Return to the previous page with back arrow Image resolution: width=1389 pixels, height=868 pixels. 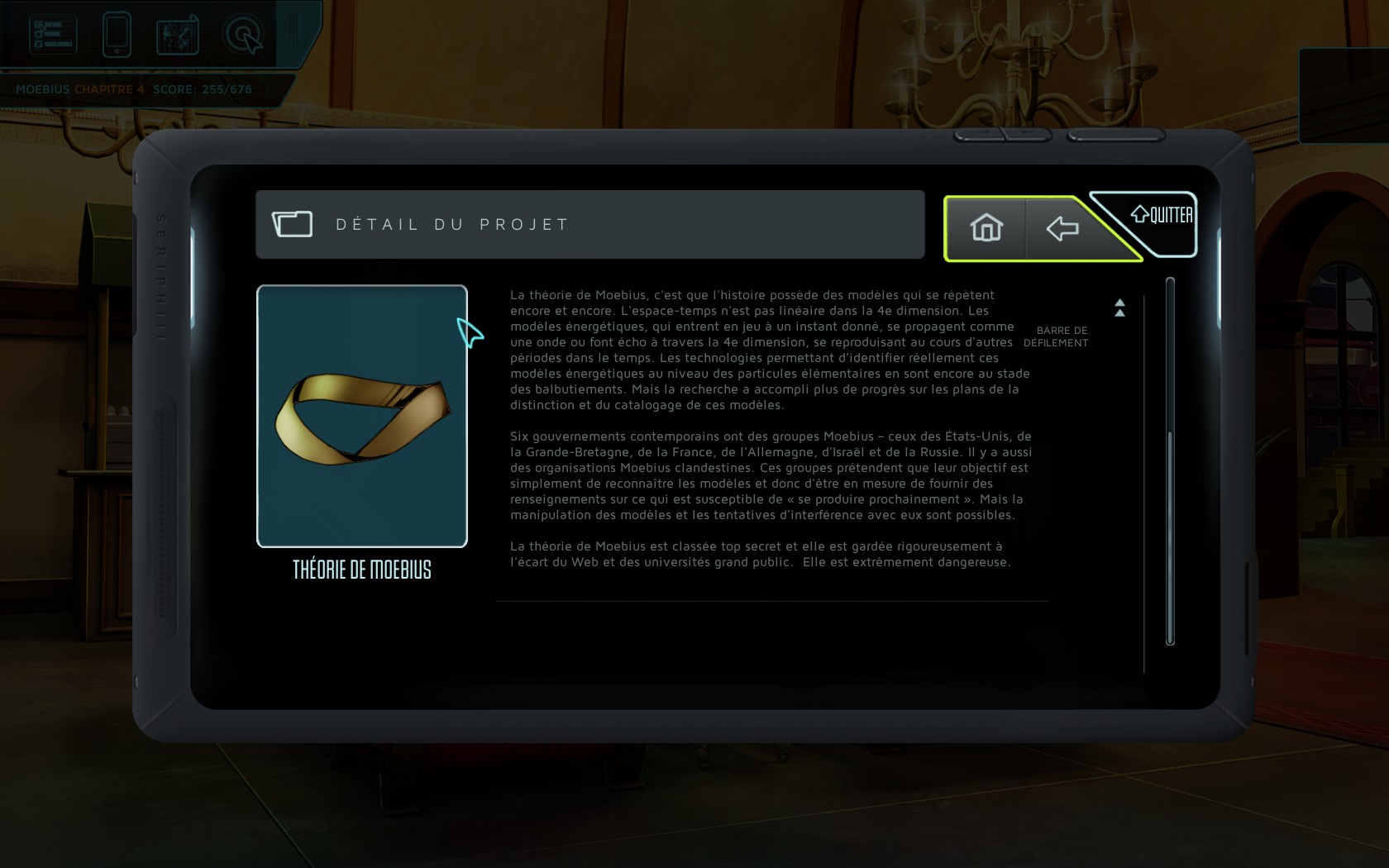click(x=1062, y=228)
